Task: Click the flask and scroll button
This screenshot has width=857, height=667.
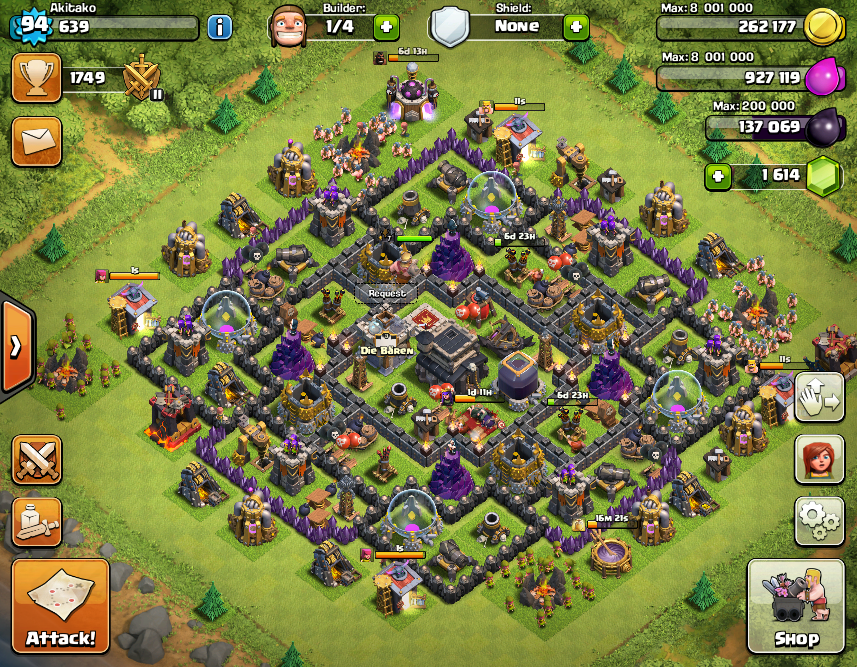Action: click(x=36, y=520)
